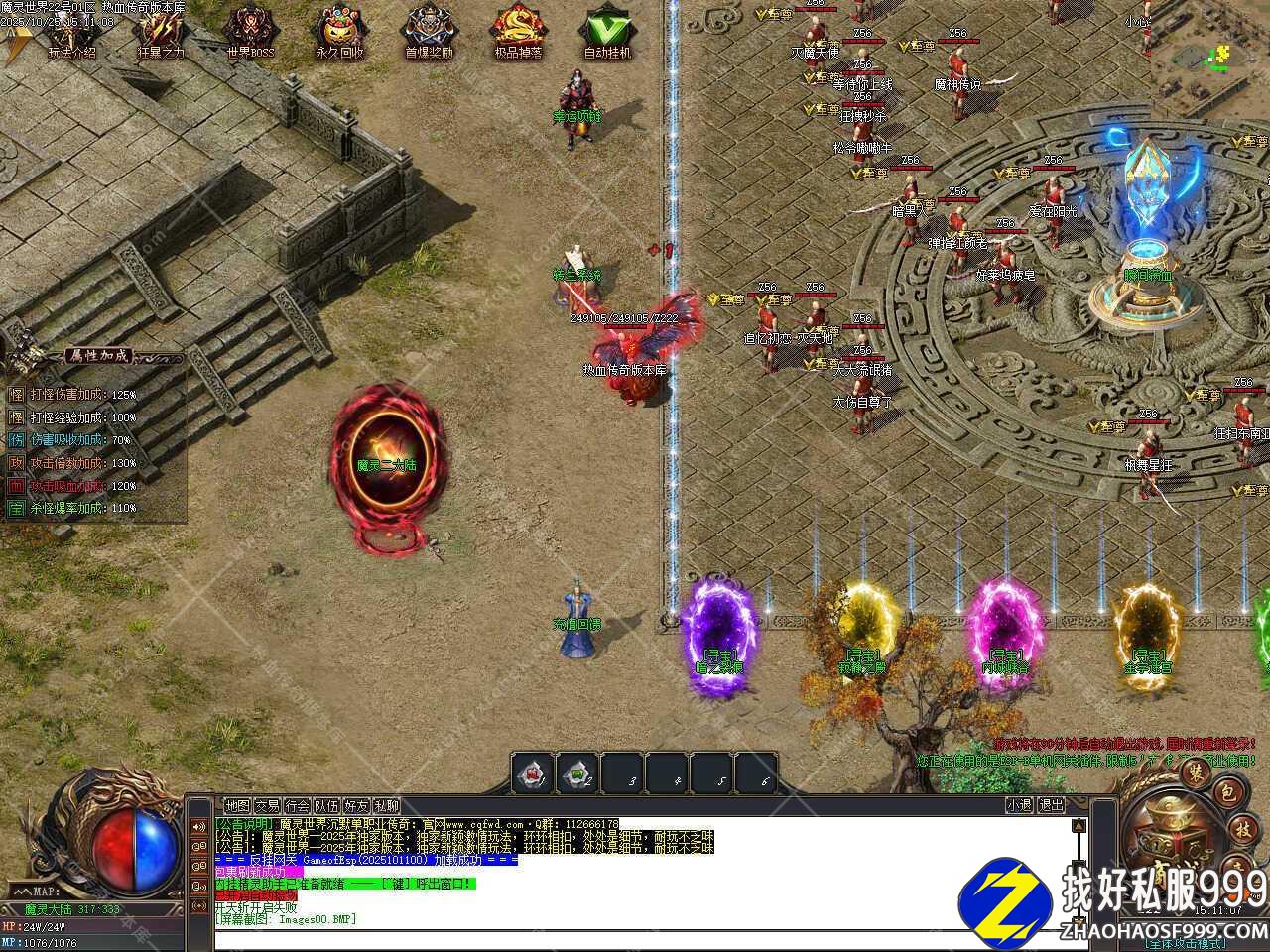Image resolution: width=1270 pixels, height=952 pixels.
Task: Open the 交易 trade tab
Action: [x=267, y=806]
